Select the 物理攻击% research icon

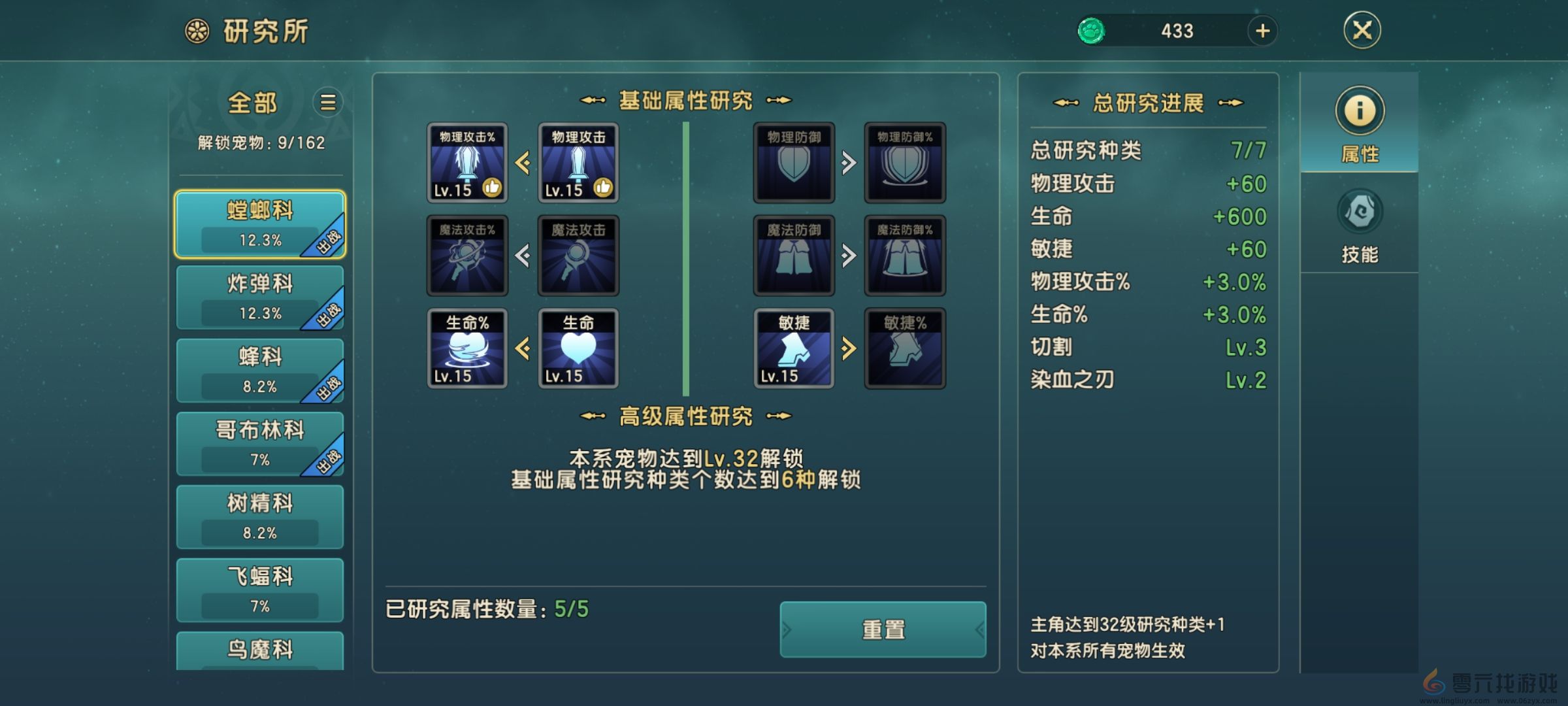(x=466, y=163)
